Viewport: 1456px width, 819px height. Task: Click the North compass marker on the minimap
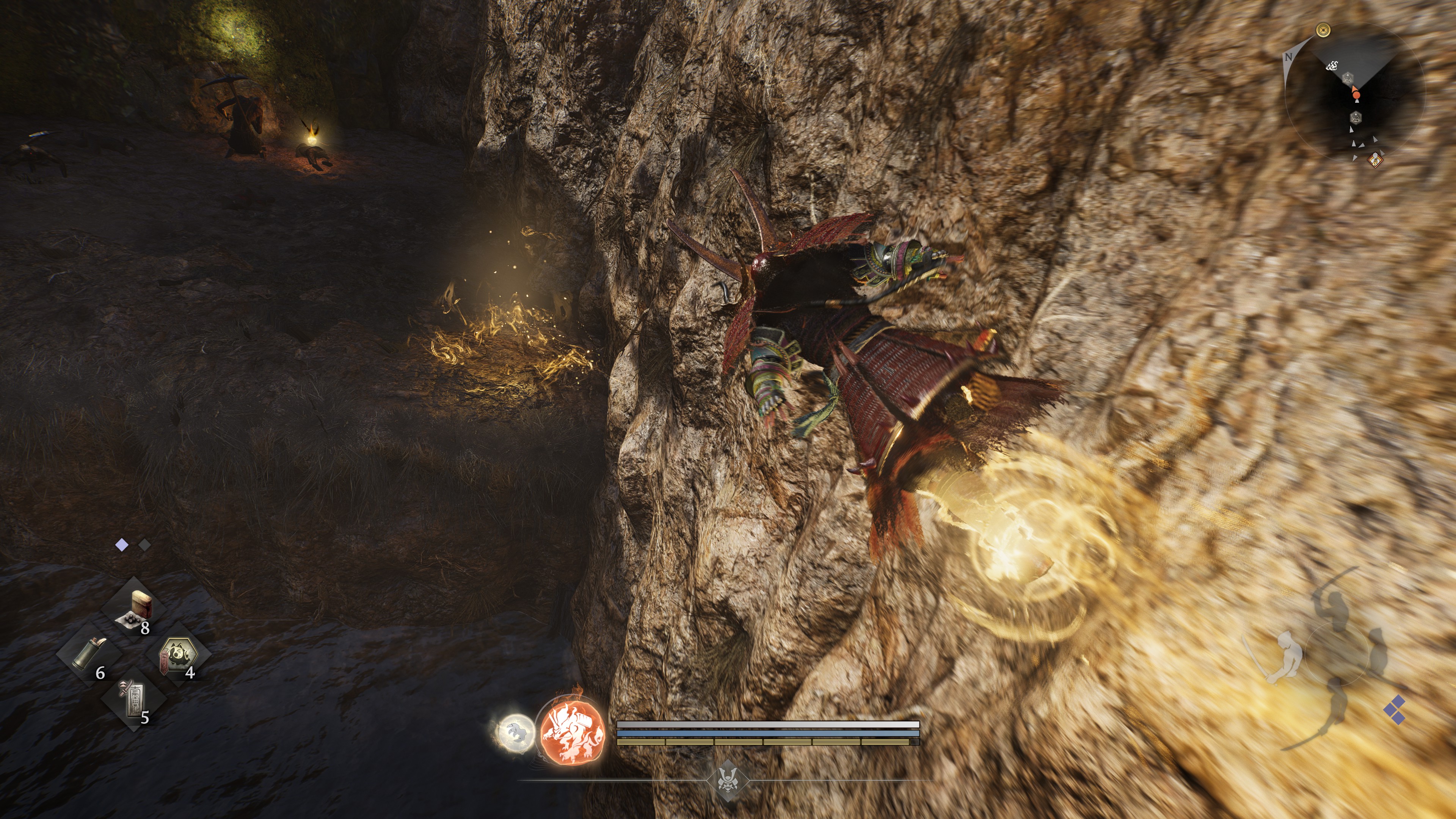pos(1289,56)
